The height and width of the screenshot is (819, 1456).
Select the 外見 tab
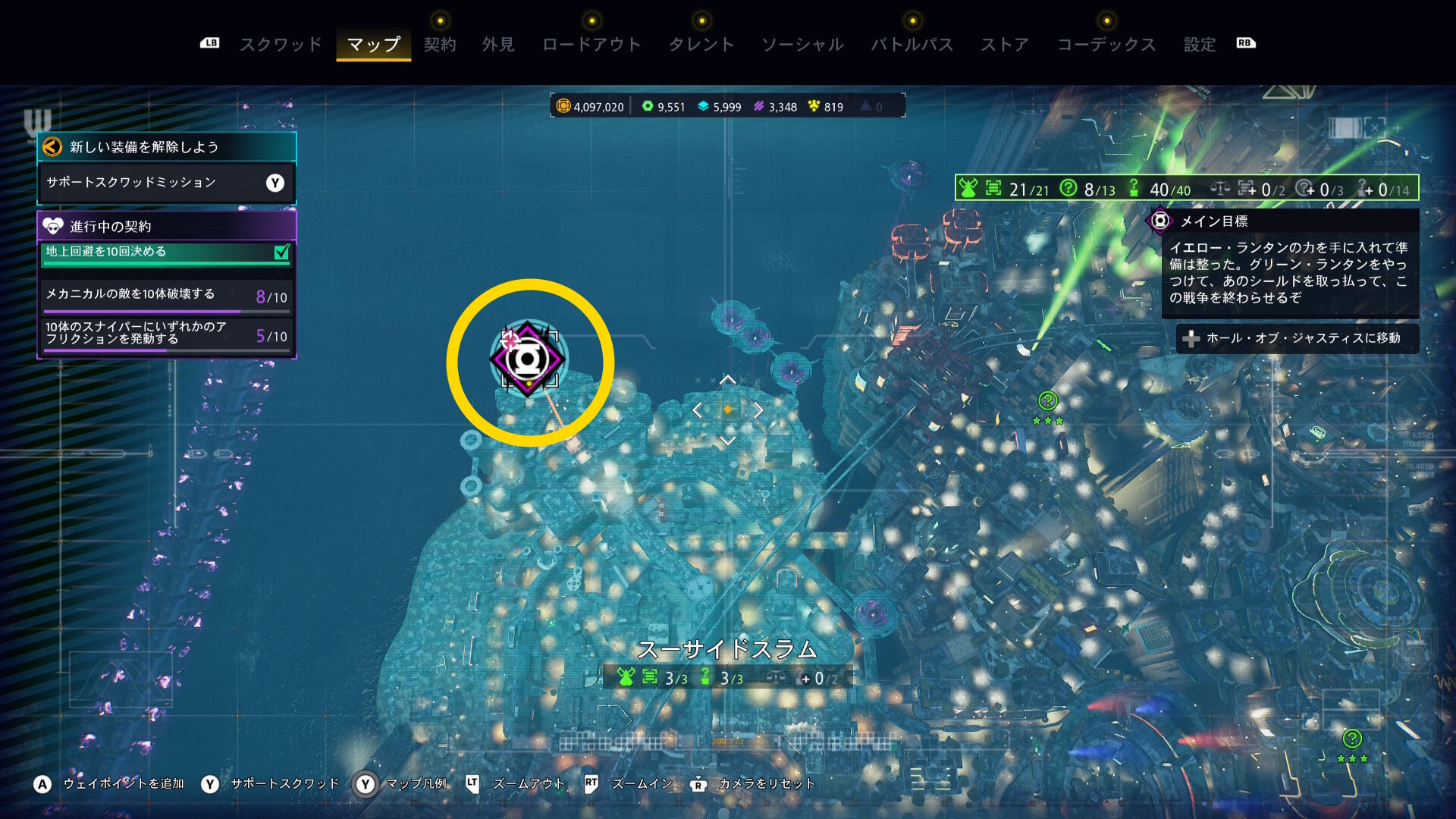498,45
